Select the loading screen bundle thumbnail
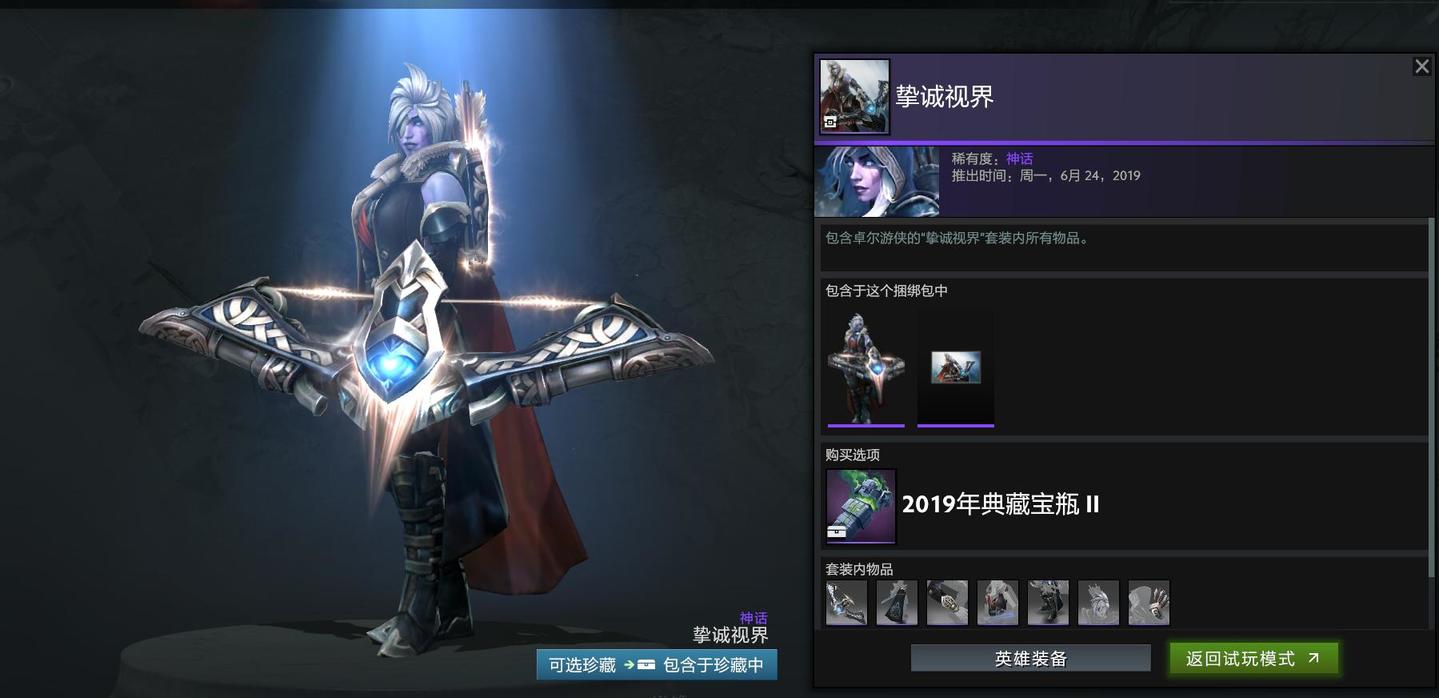1439x698 pixels. 956,367
